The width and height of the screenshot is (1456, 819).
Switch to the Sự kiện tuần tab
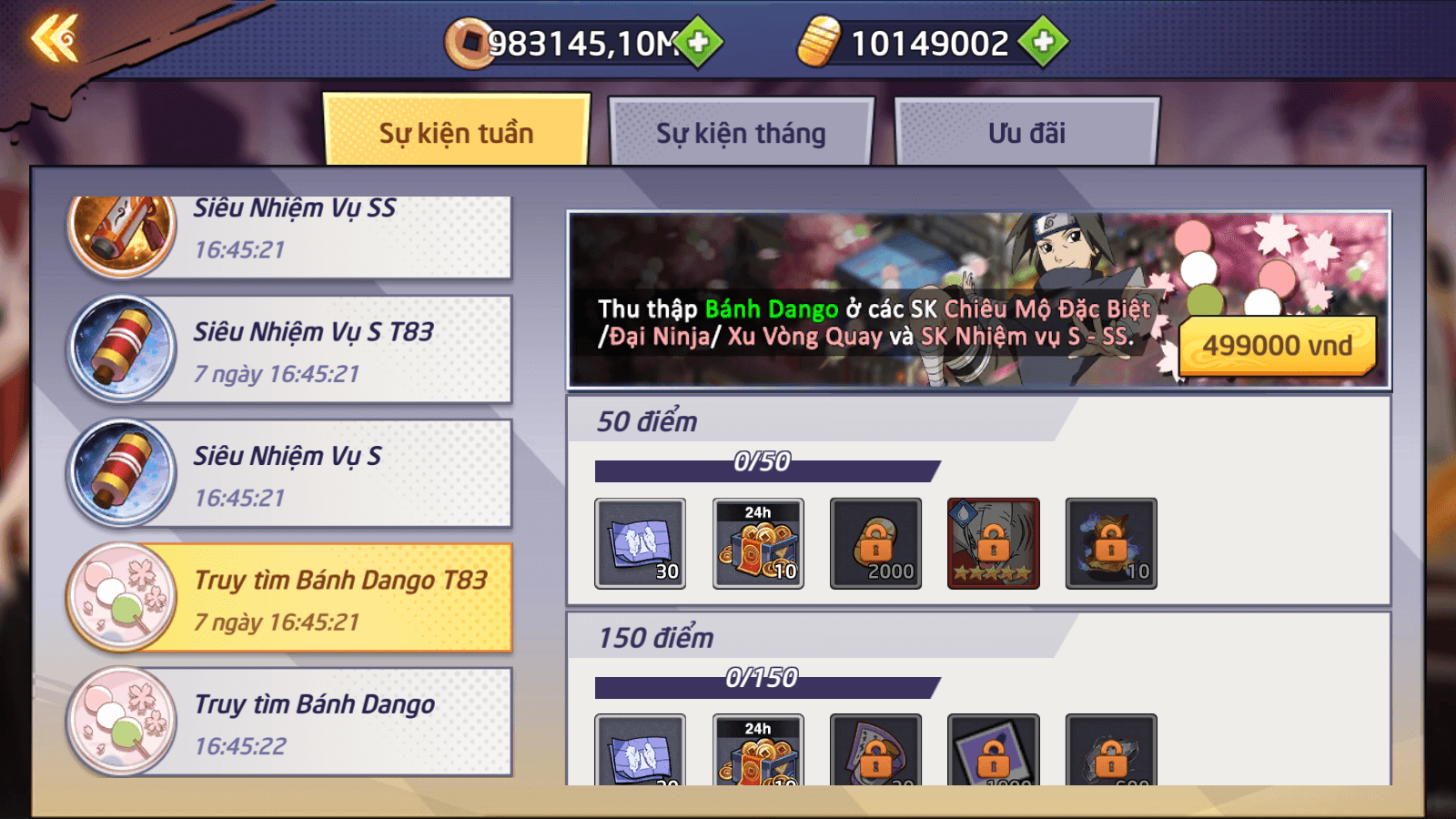(x=456, y=133)
